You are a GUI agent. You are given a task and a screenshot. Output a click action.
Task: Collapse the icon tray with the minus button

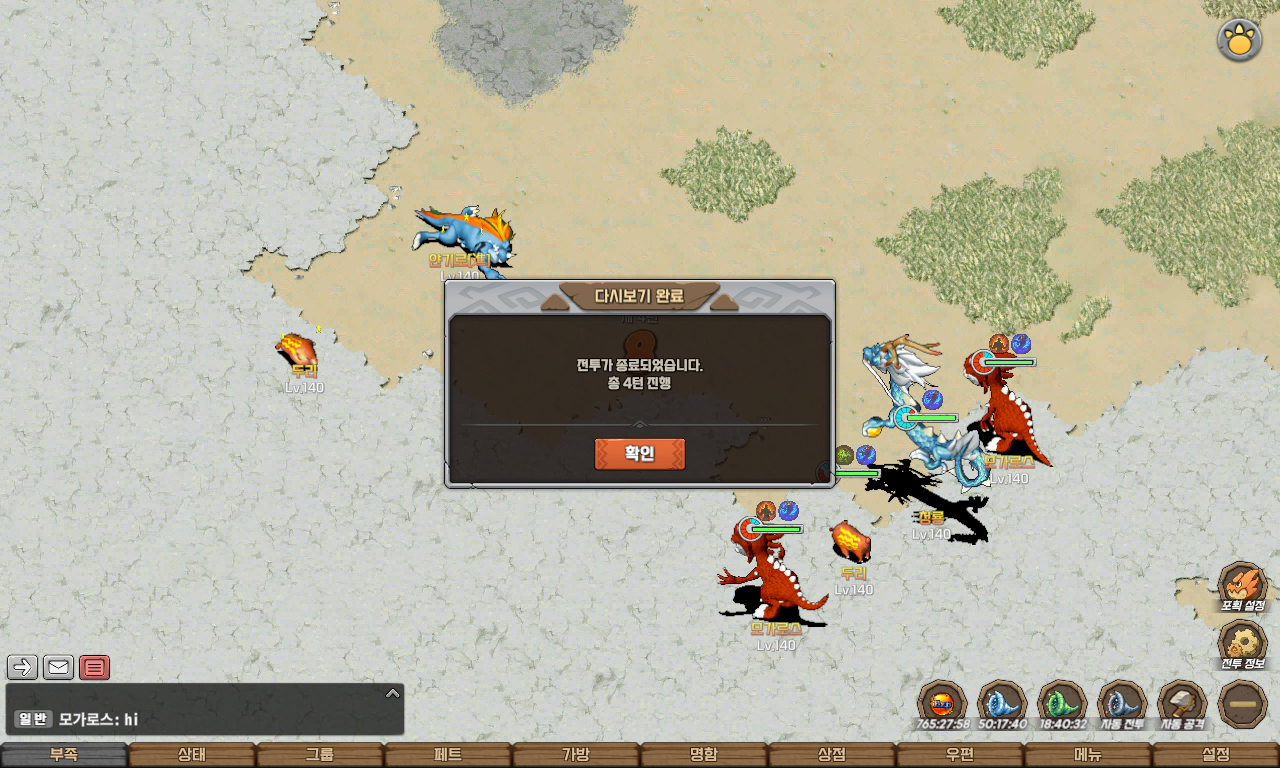[x=1243, y=704]
